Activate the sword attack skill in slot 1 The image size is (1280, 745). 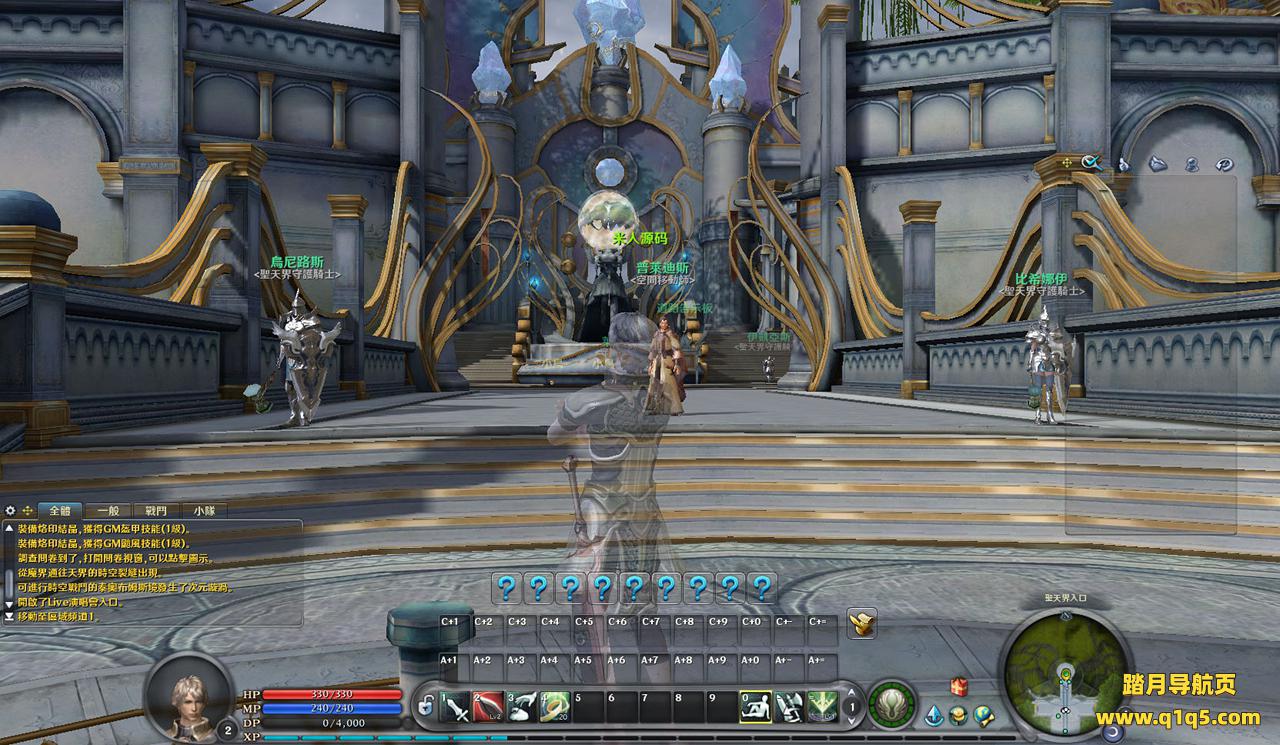click(455, 706)
